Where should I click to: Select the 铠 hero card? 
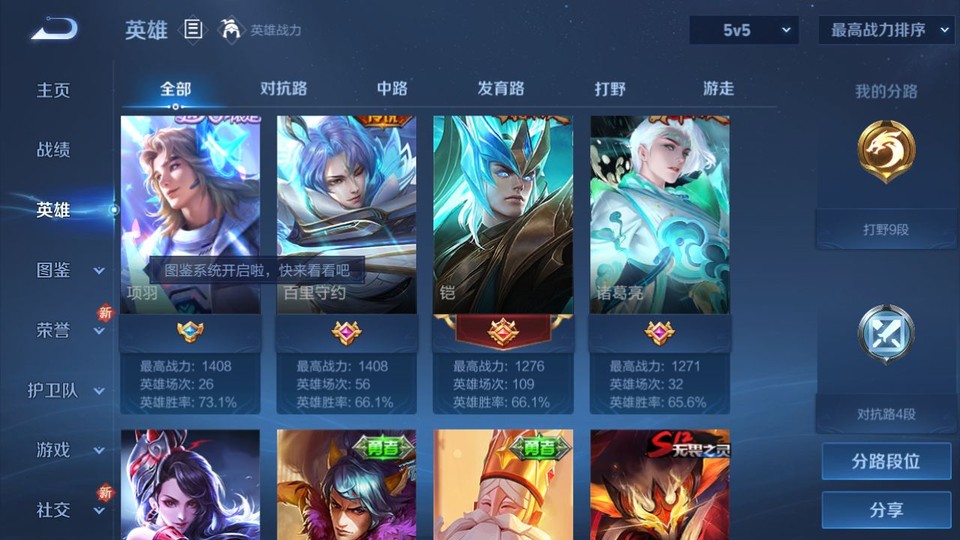coord(502,215)
